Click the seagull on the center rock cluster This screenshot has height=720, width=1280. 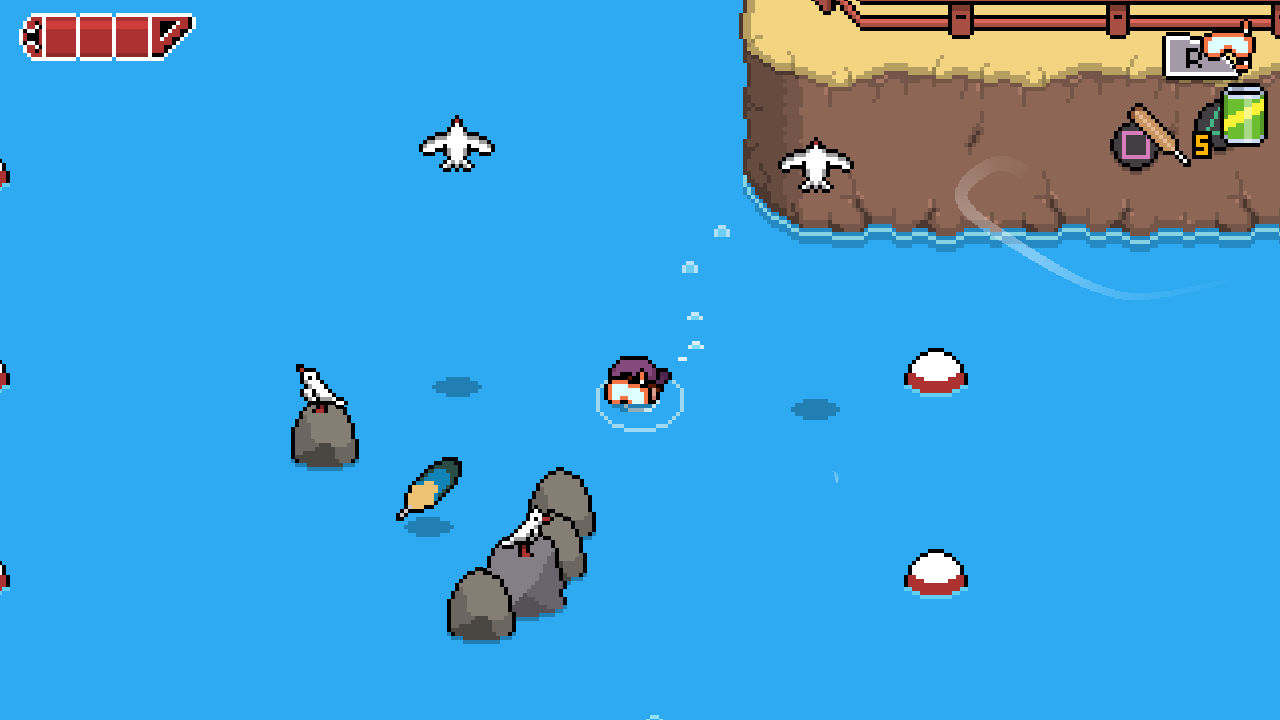tap(528, 528)
